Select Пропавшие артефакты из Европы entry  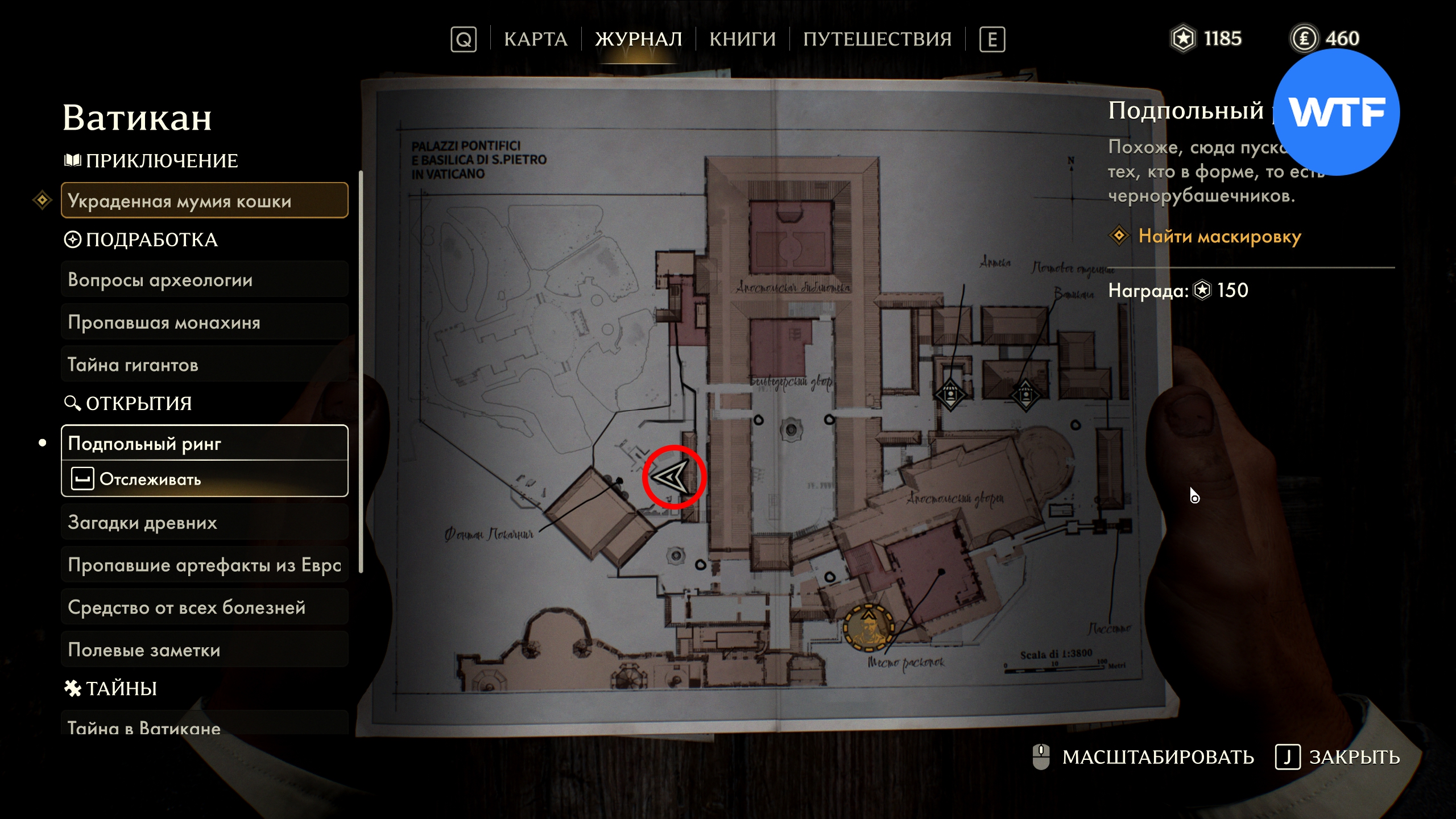point(204,565)
